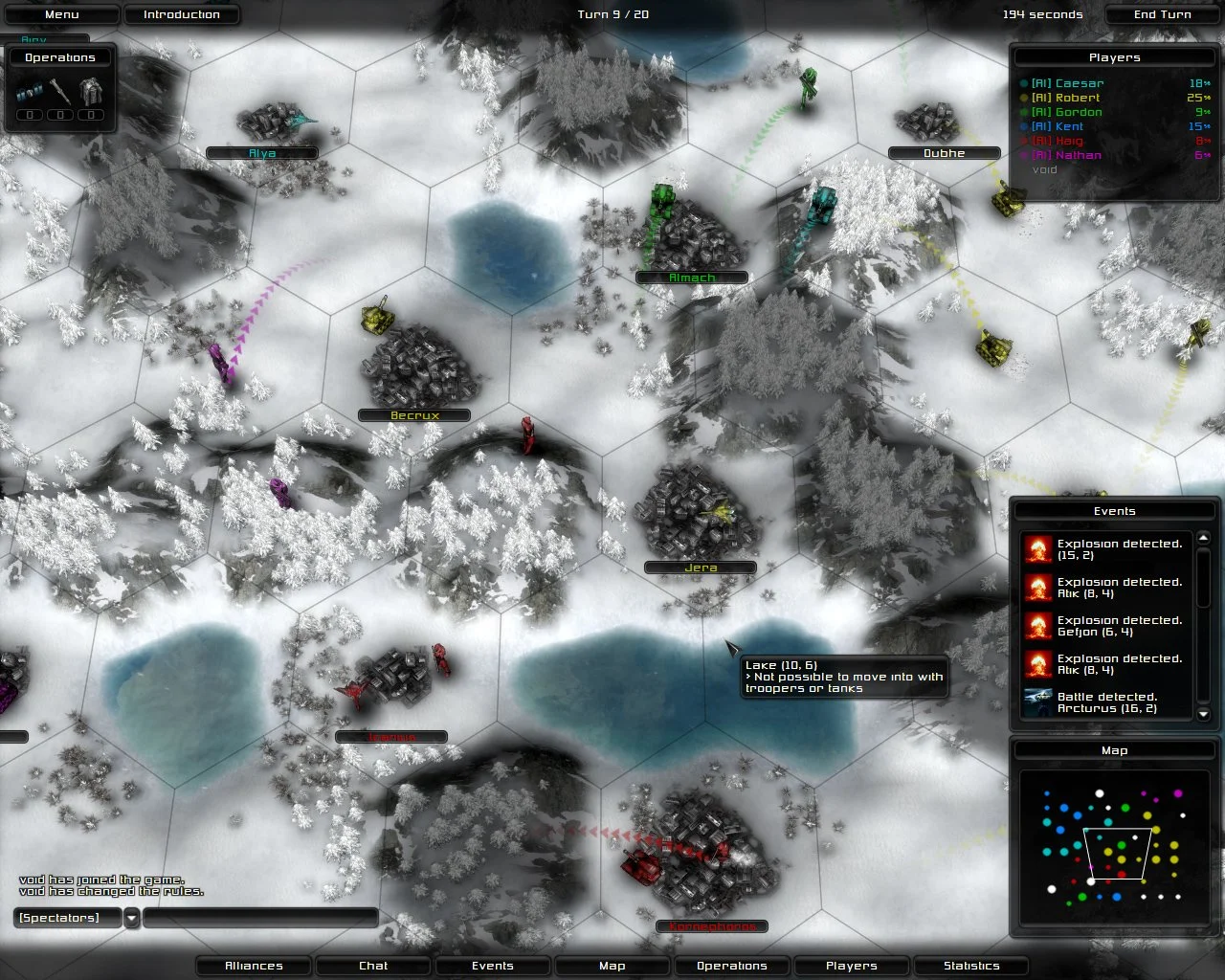Select the mines operation in the Operations panel

(x=29, y=91)
